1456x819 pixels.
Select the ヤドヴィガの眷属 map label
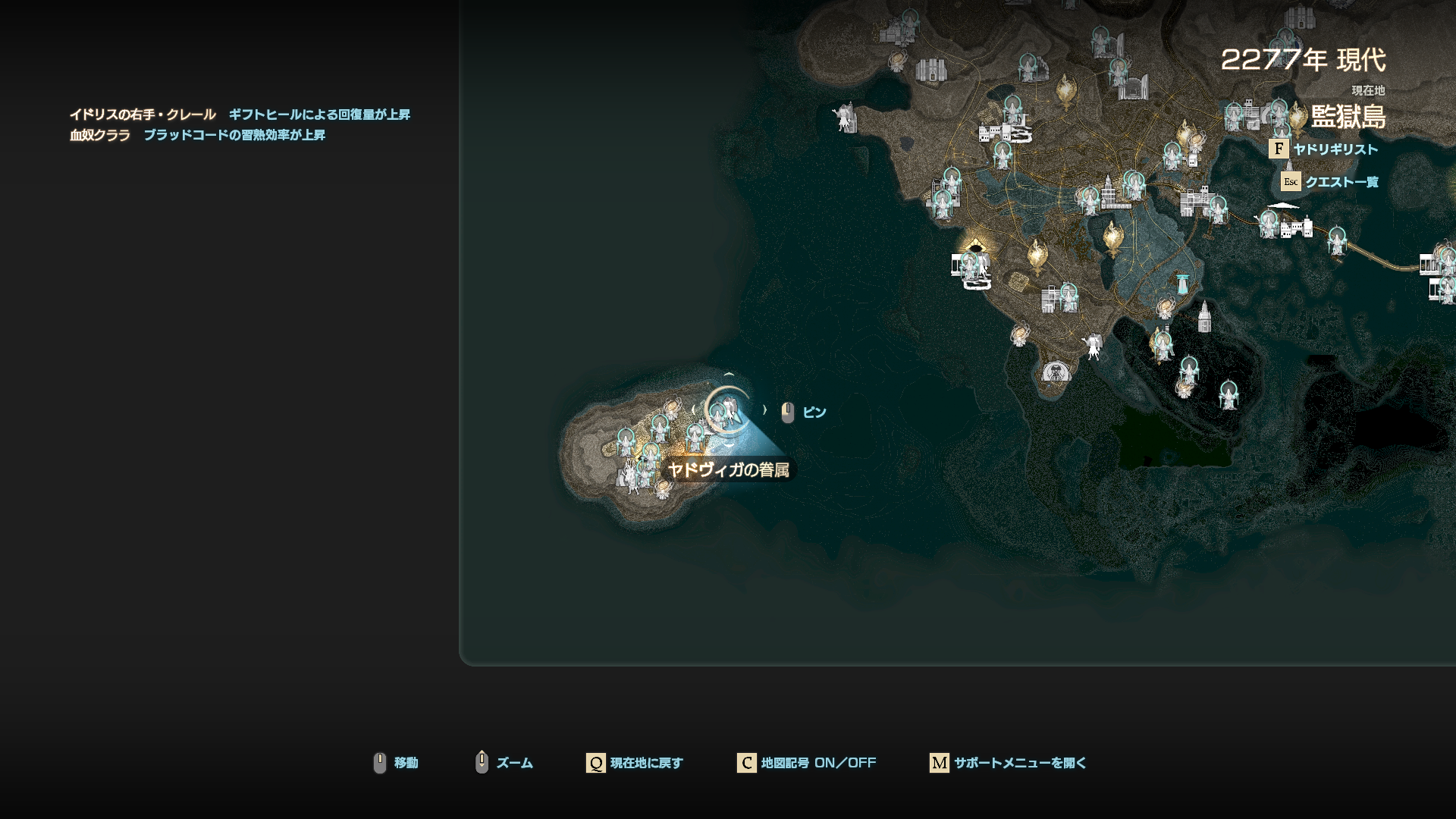(728, 470)
